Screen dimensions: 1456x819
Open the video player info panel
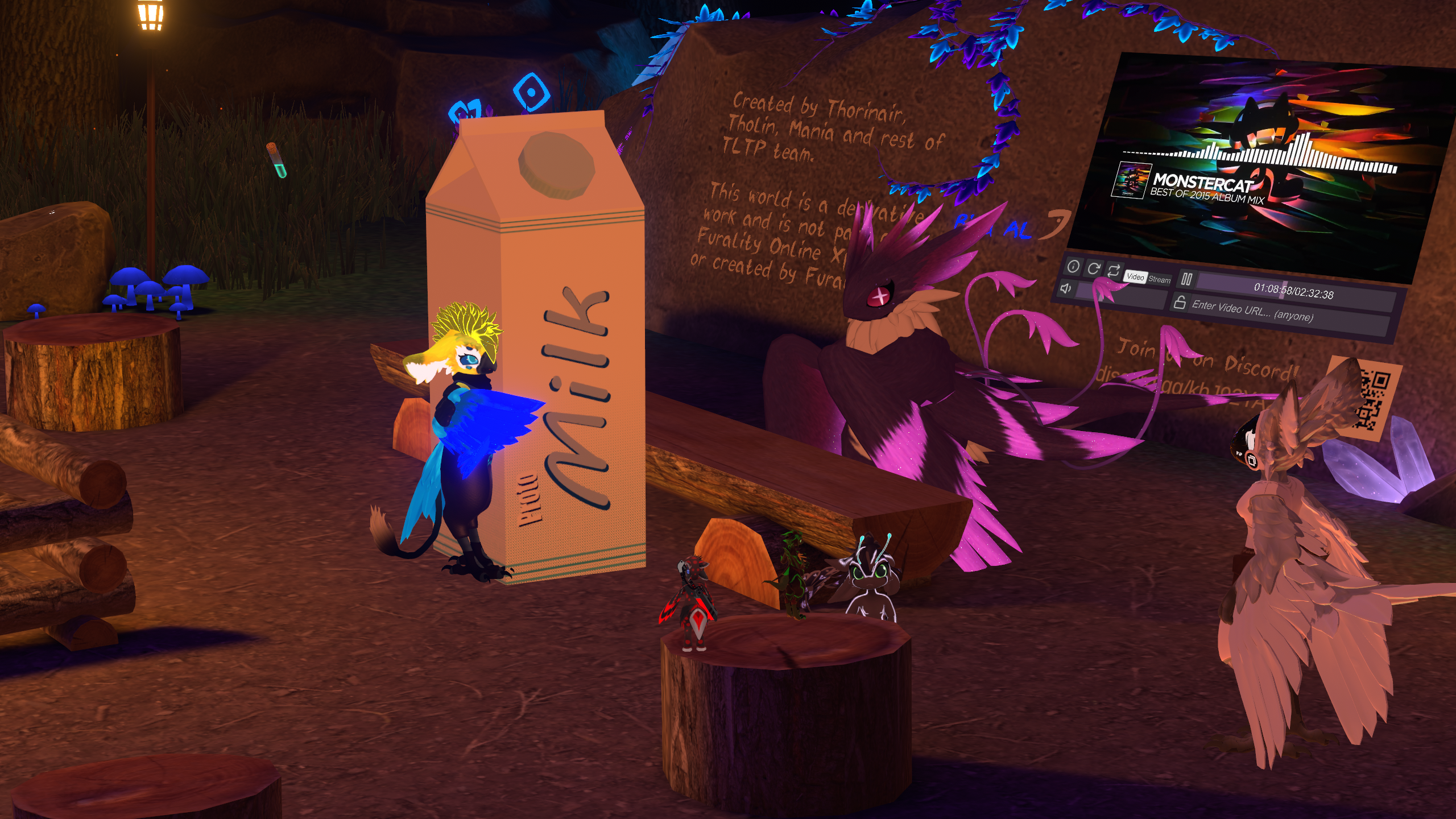pyautogui.click(x=1073, y=266)
